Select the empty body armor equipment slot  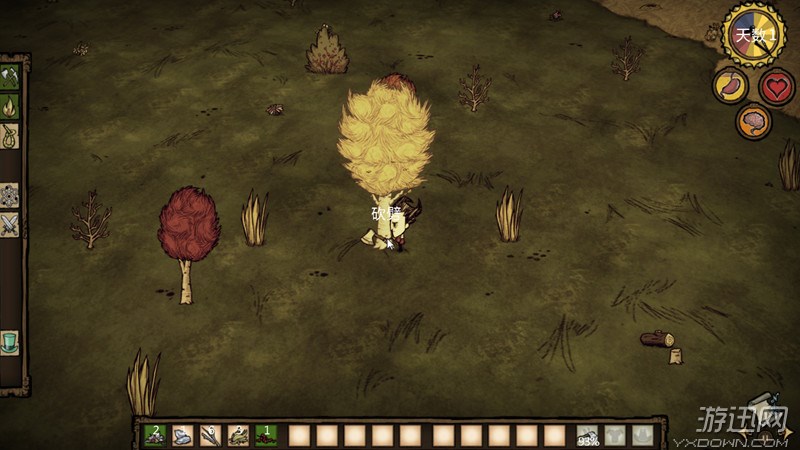pos(615,435)
